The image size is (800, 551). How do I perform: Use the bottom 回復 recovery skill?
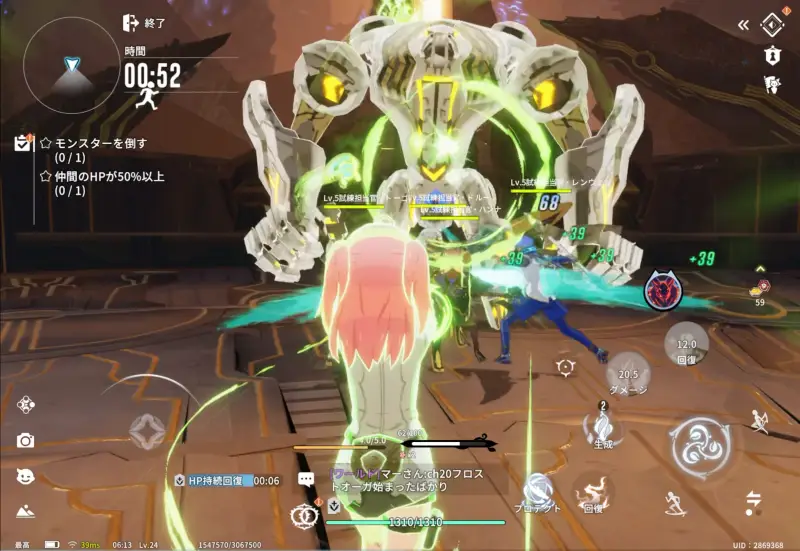coord(594,492)
